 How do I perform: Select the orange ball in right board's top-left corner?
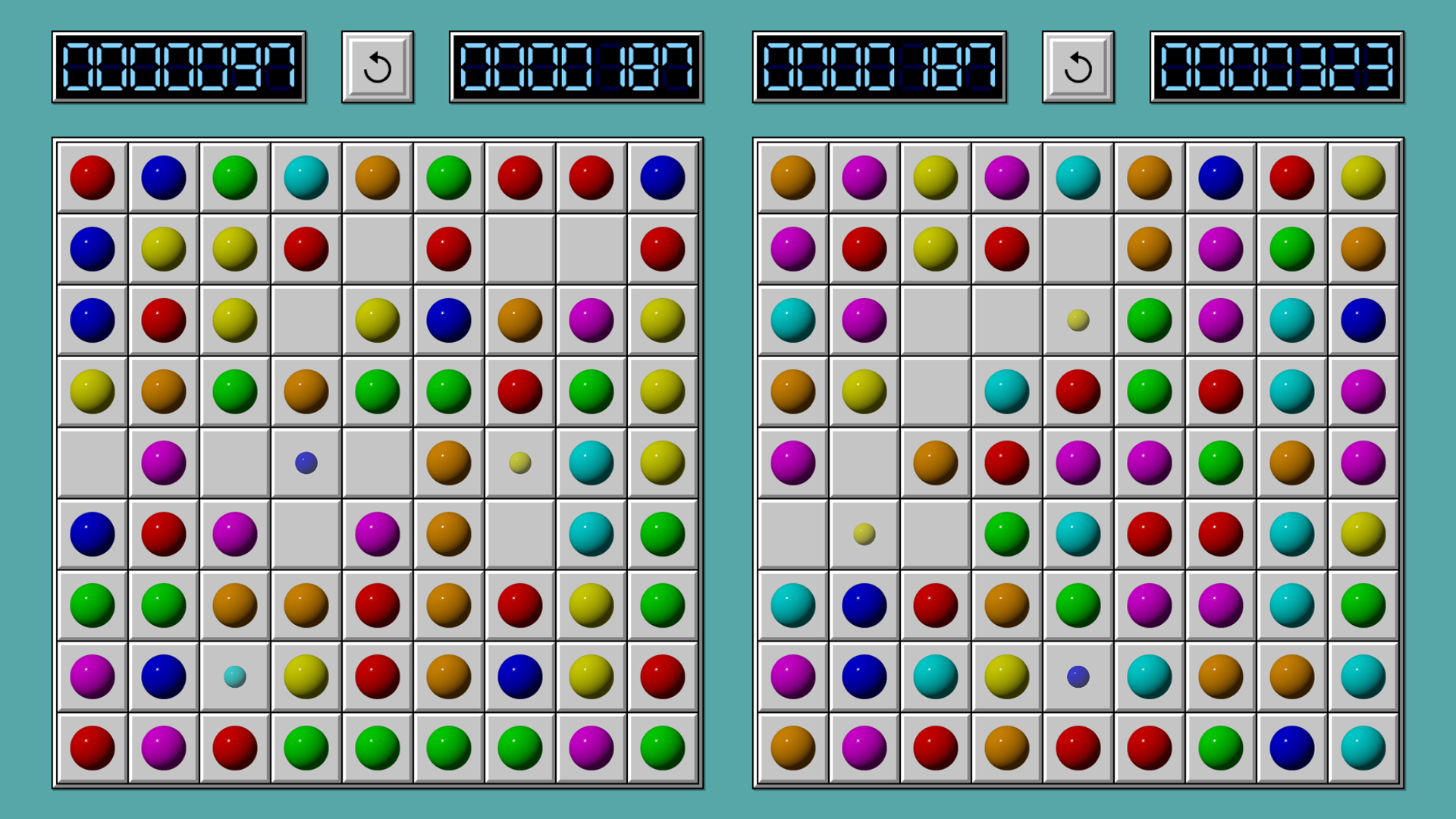coord(792,177)
